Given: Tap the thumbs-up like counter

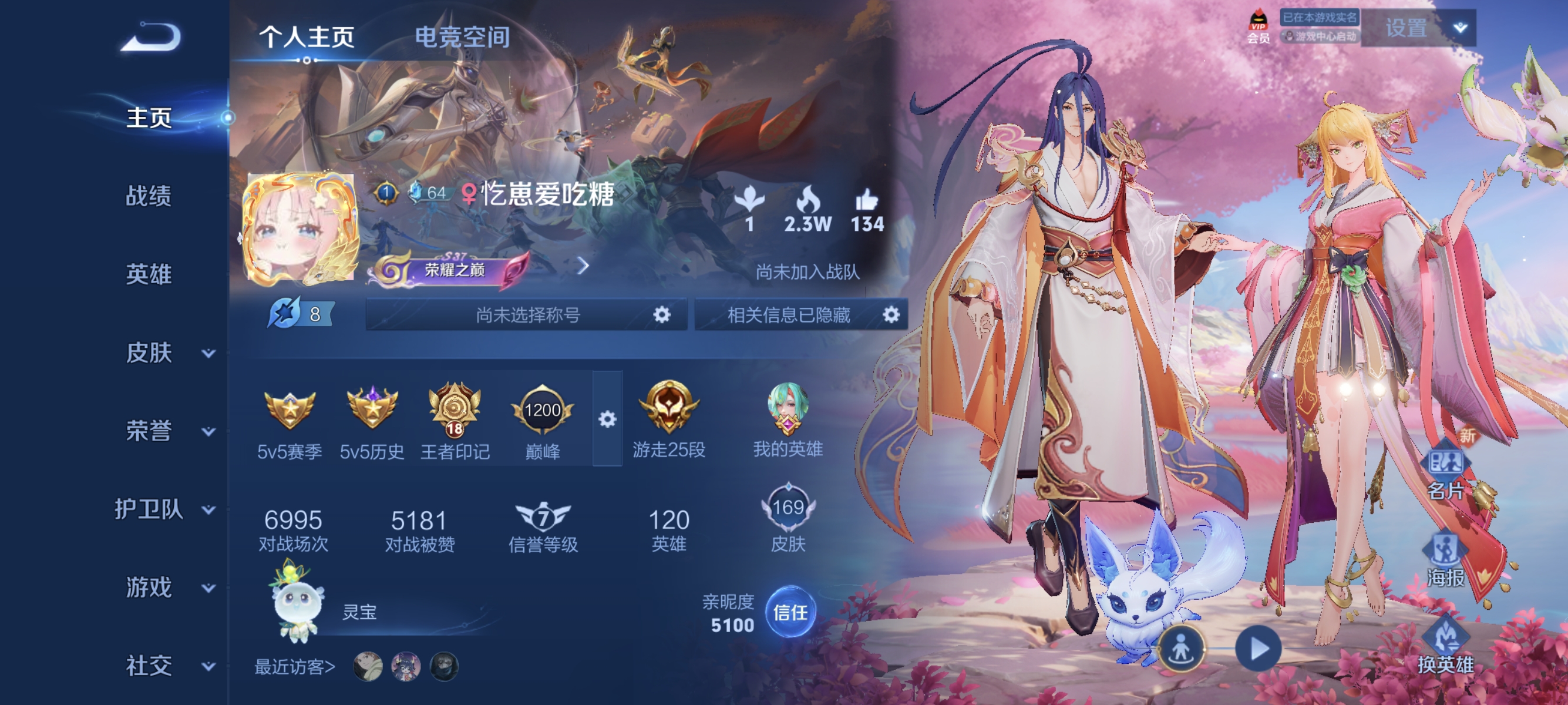Looking at the screenshot, I should point(867,211).
